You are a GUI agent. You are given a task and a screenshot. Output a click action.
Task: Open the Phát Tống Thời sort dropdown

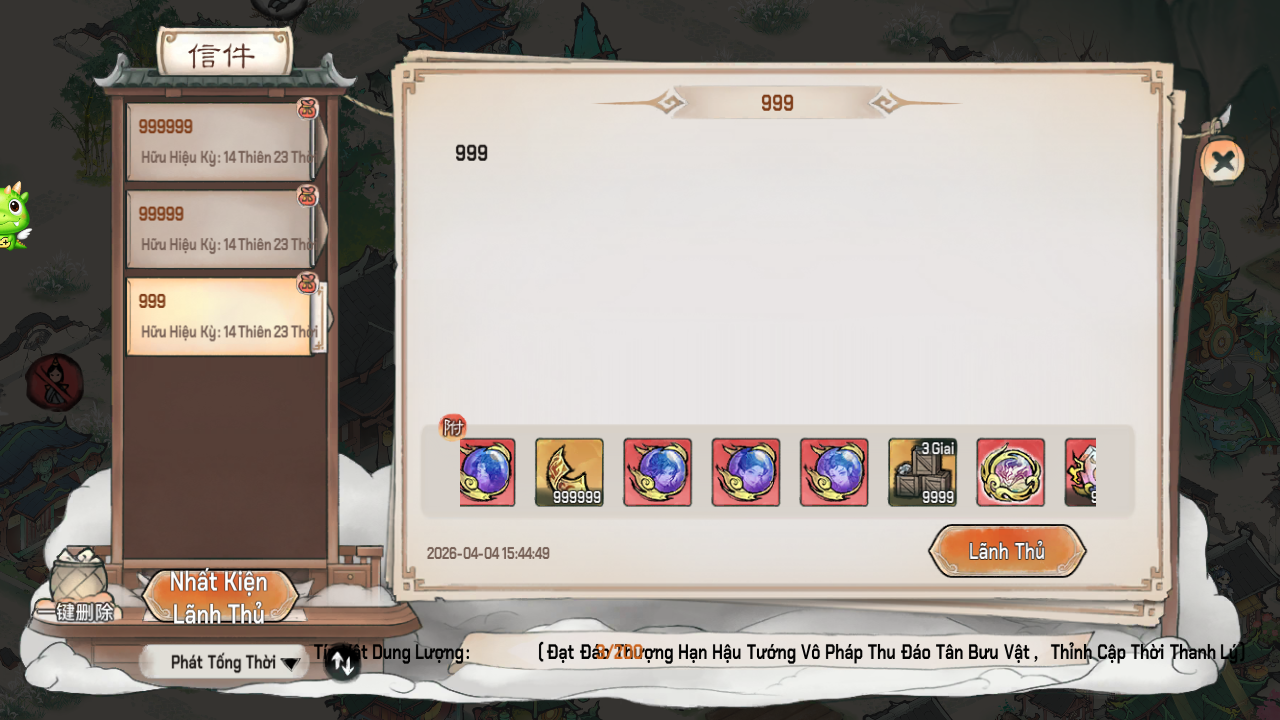tap(225, 662)
